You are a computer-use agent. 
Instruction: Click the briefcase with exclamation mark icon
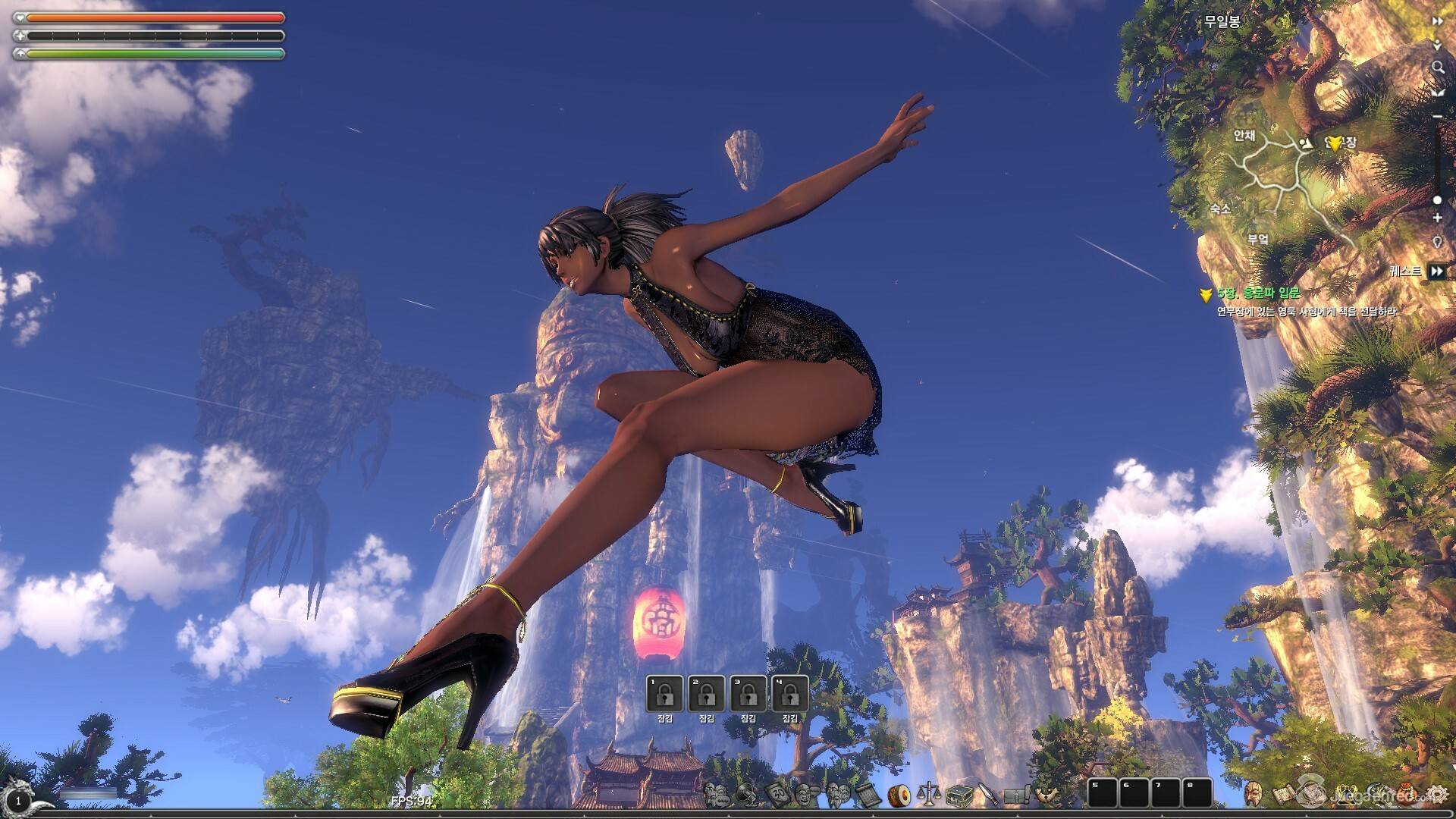point(1017,794)
